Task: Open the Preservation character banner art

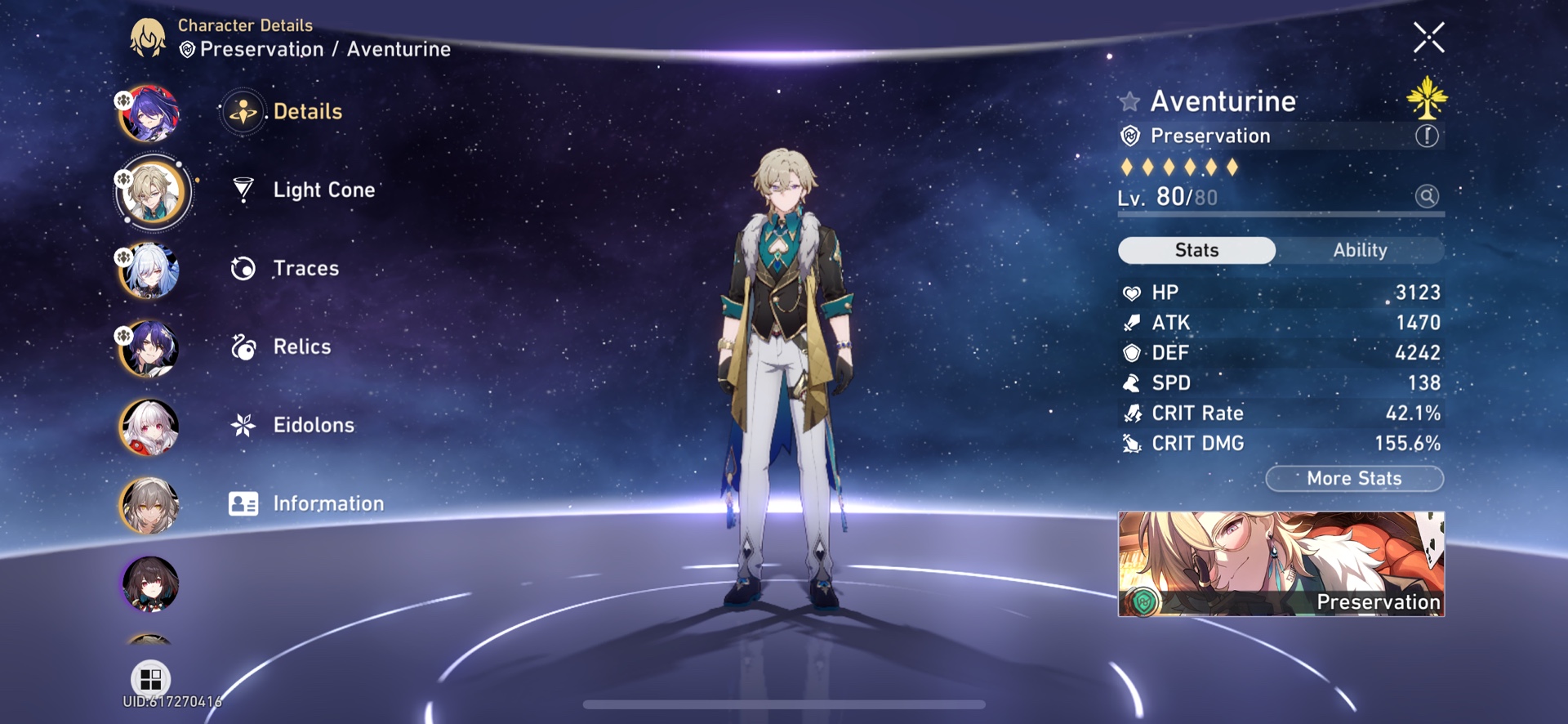Action: (1282, 564)
